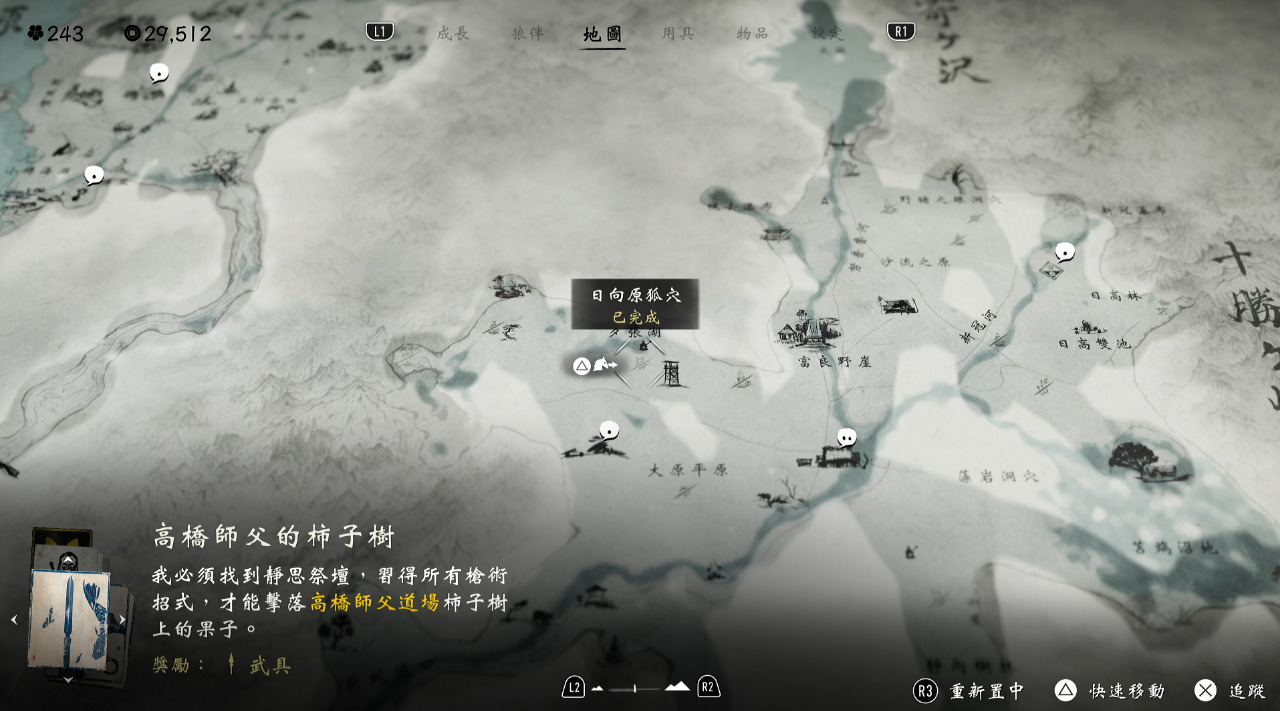Click the left arrow beside the quest card
The width and height of the screenshot is (1280, 711).
pos(14,620)
